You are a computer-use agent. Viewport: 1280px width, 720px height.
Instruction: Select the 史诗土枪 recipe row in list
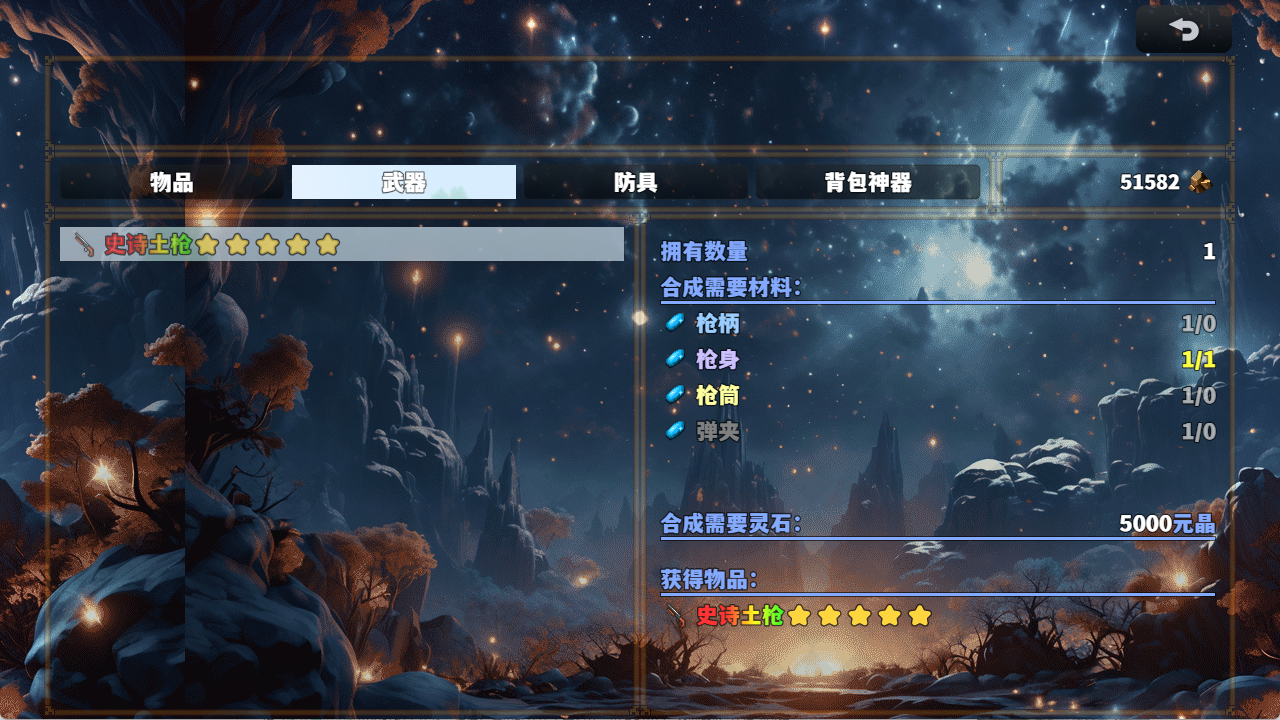click(341, 244)
